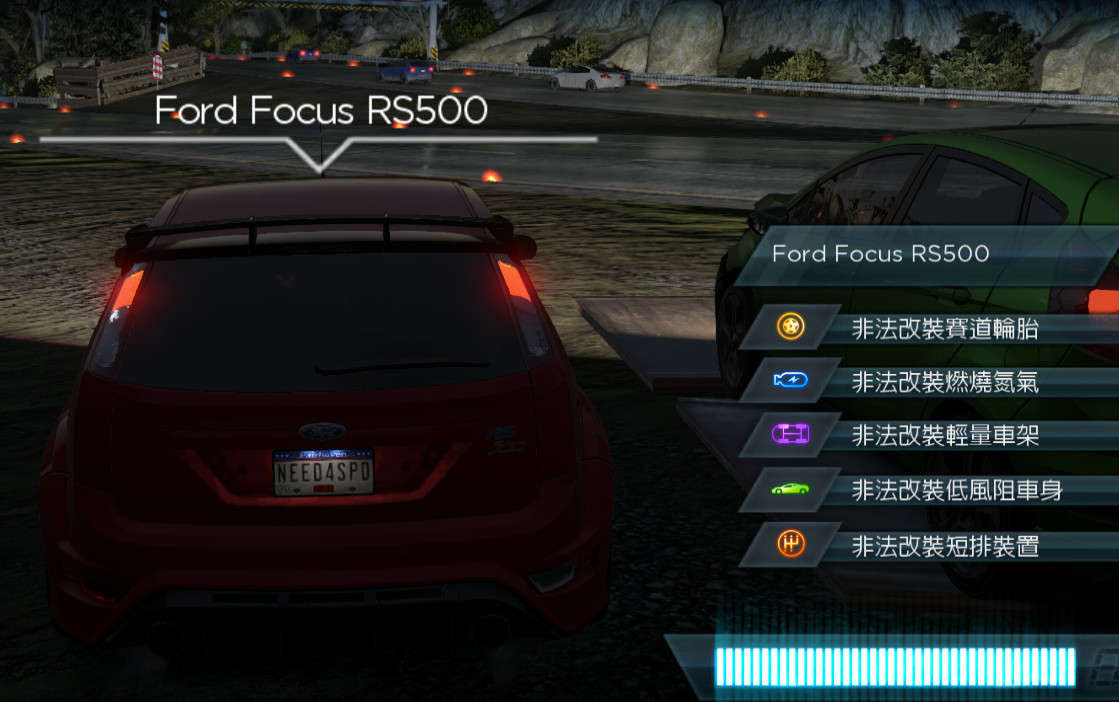This screenshot has height=702, width=1119.
Task: Pick the 非法改裝輕量車架 chassis mod
Action: 944,435
